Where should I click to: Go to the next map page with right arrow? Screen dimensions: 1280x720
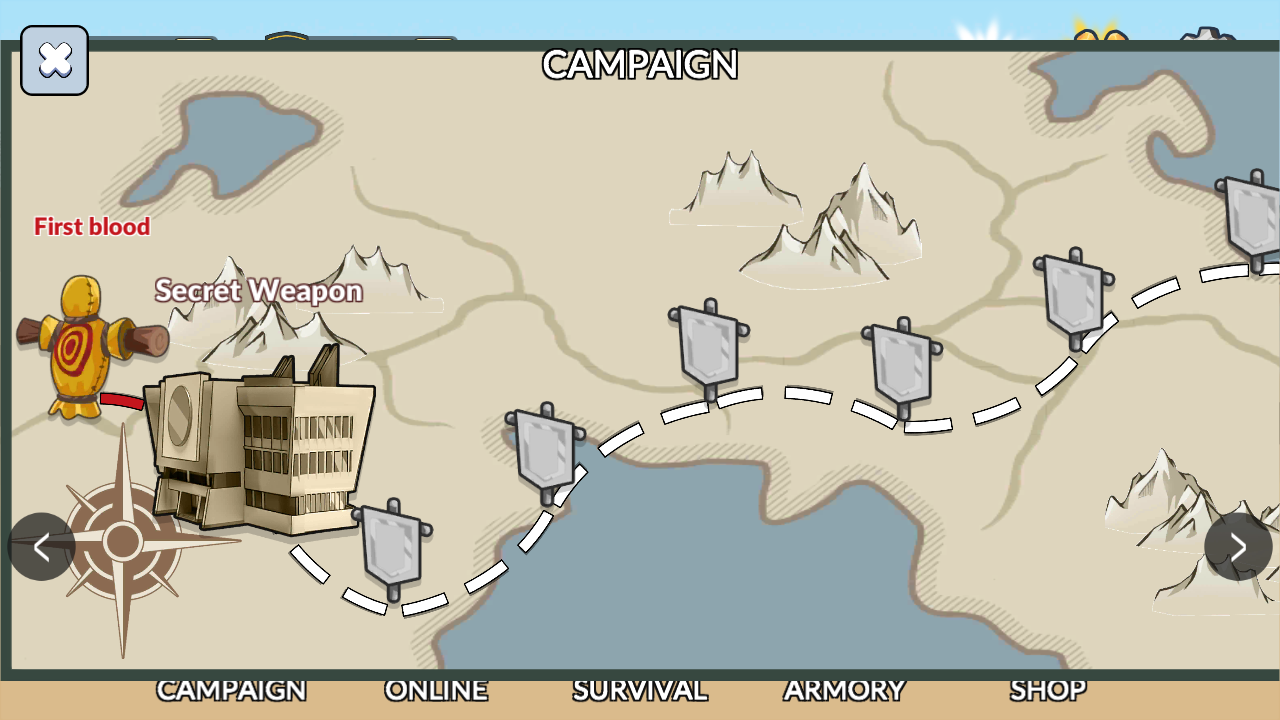[1238, 547]
